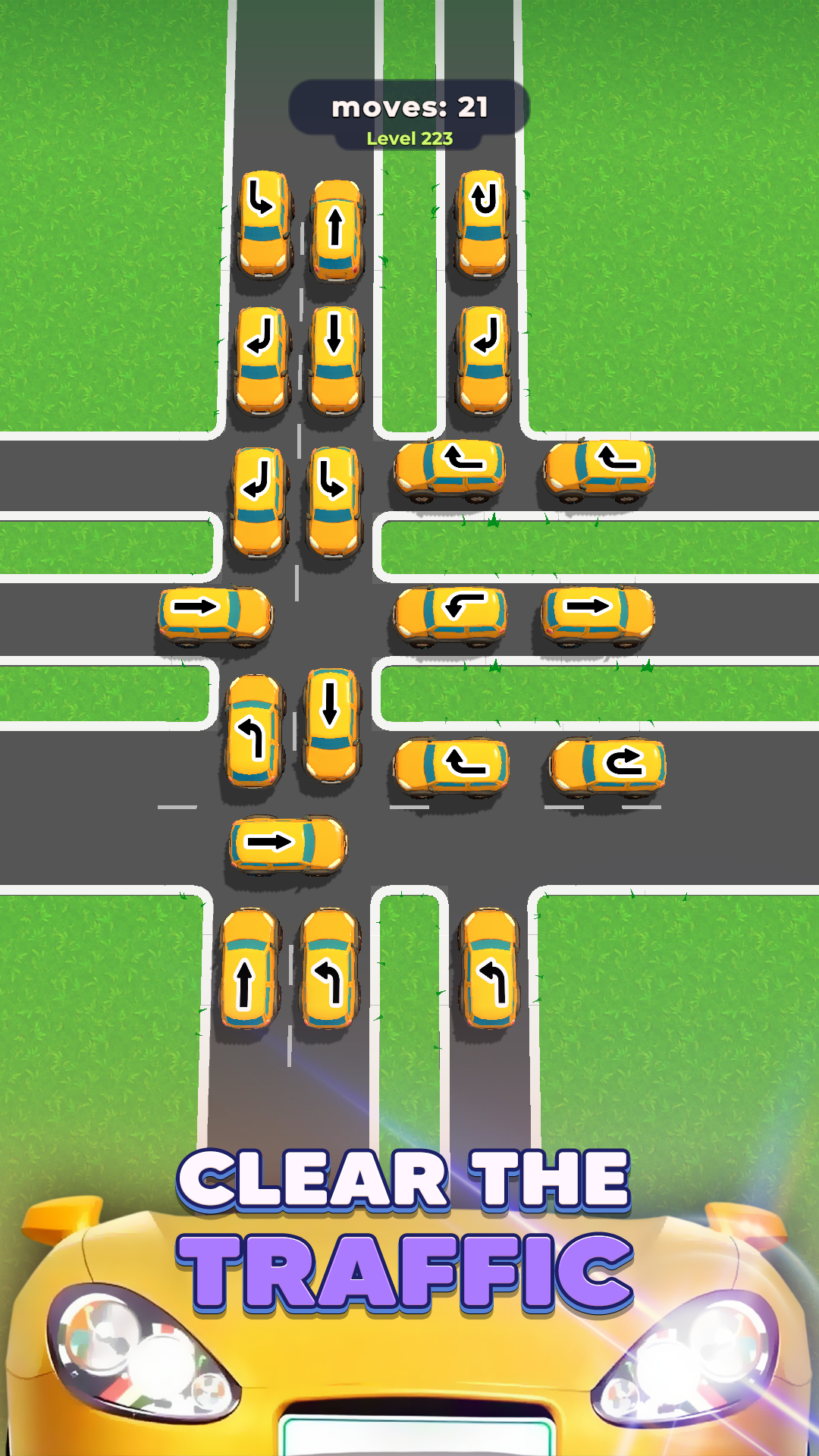Tap the sideways car with the U-turn arrow
This screenshot has width=819, height=1456.
(607, 766)
